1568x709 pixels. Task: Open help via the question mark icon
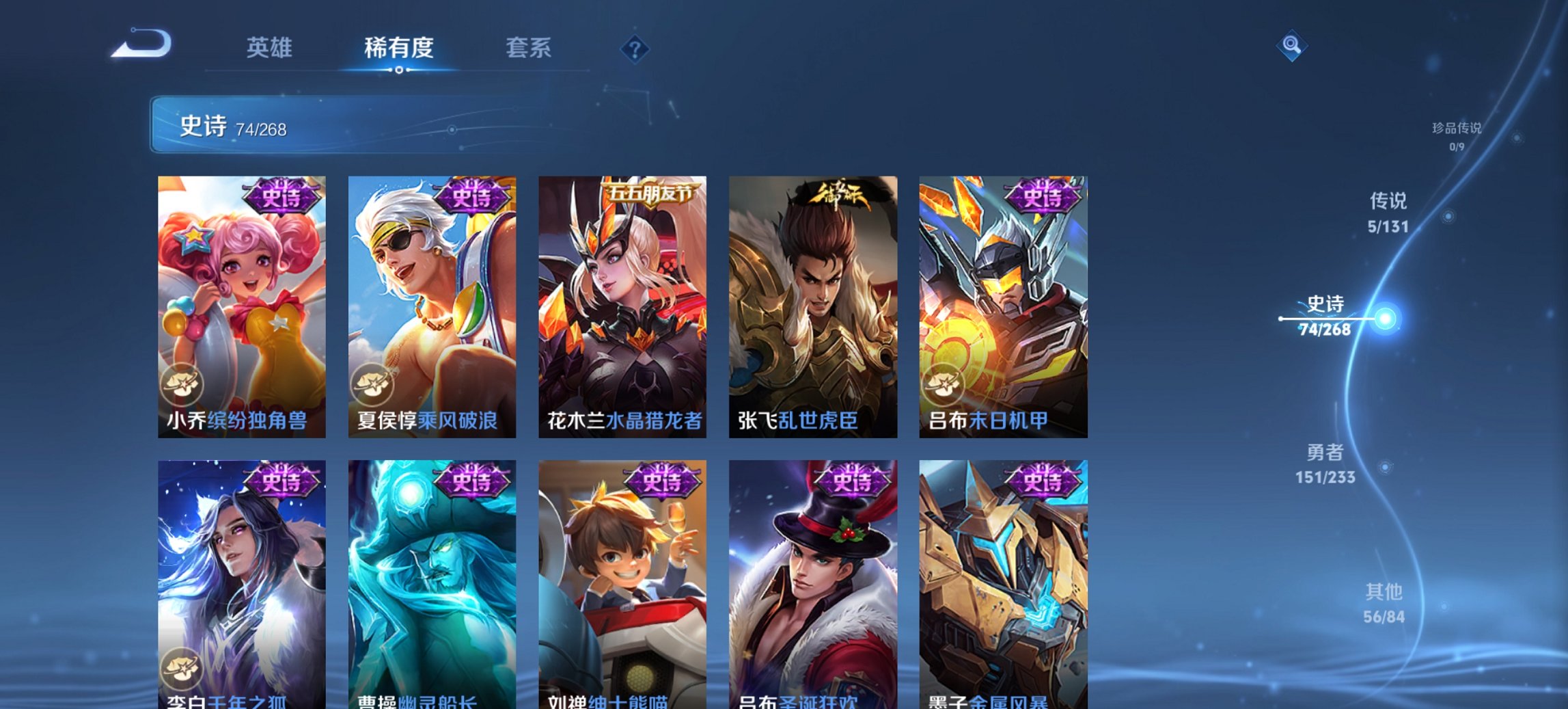click(635, 49)
